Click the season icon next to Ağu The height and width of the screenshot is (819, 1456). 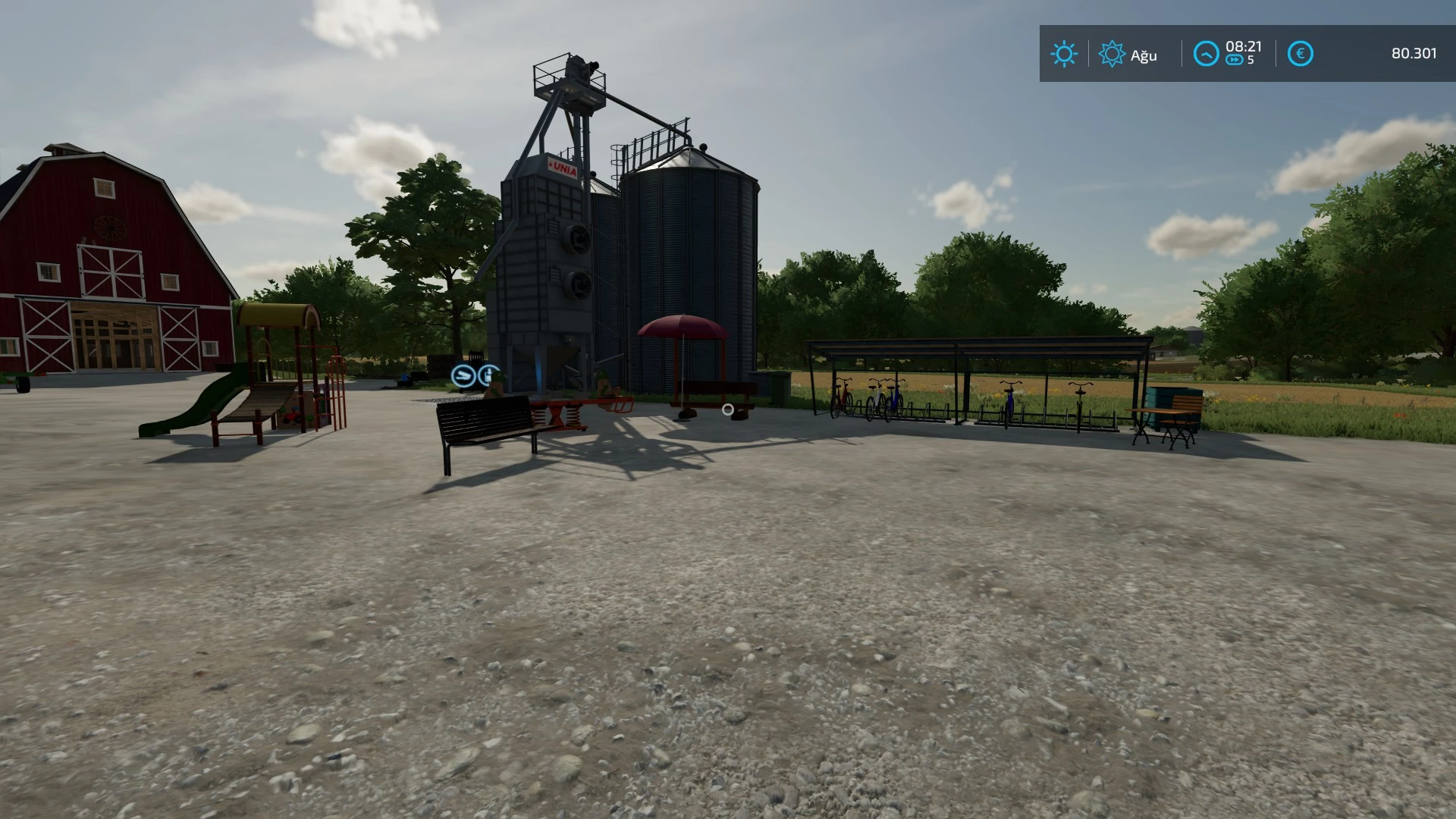(1112, 53)
